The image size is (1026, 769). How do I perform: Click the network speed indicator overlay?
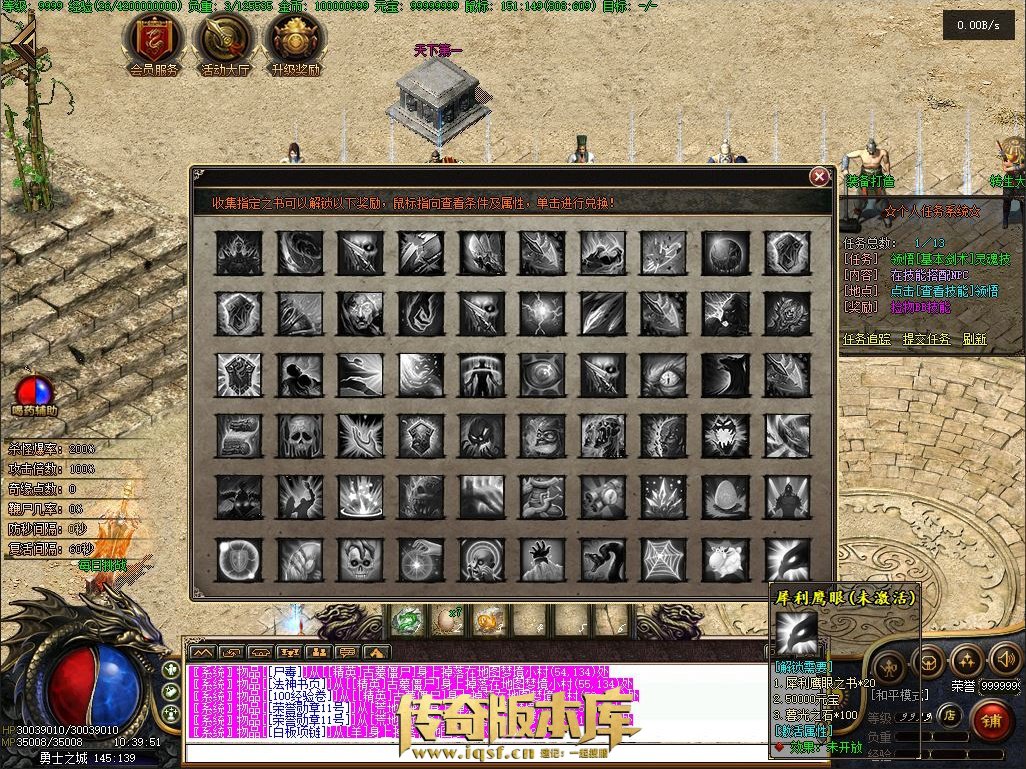click(978, 25)
